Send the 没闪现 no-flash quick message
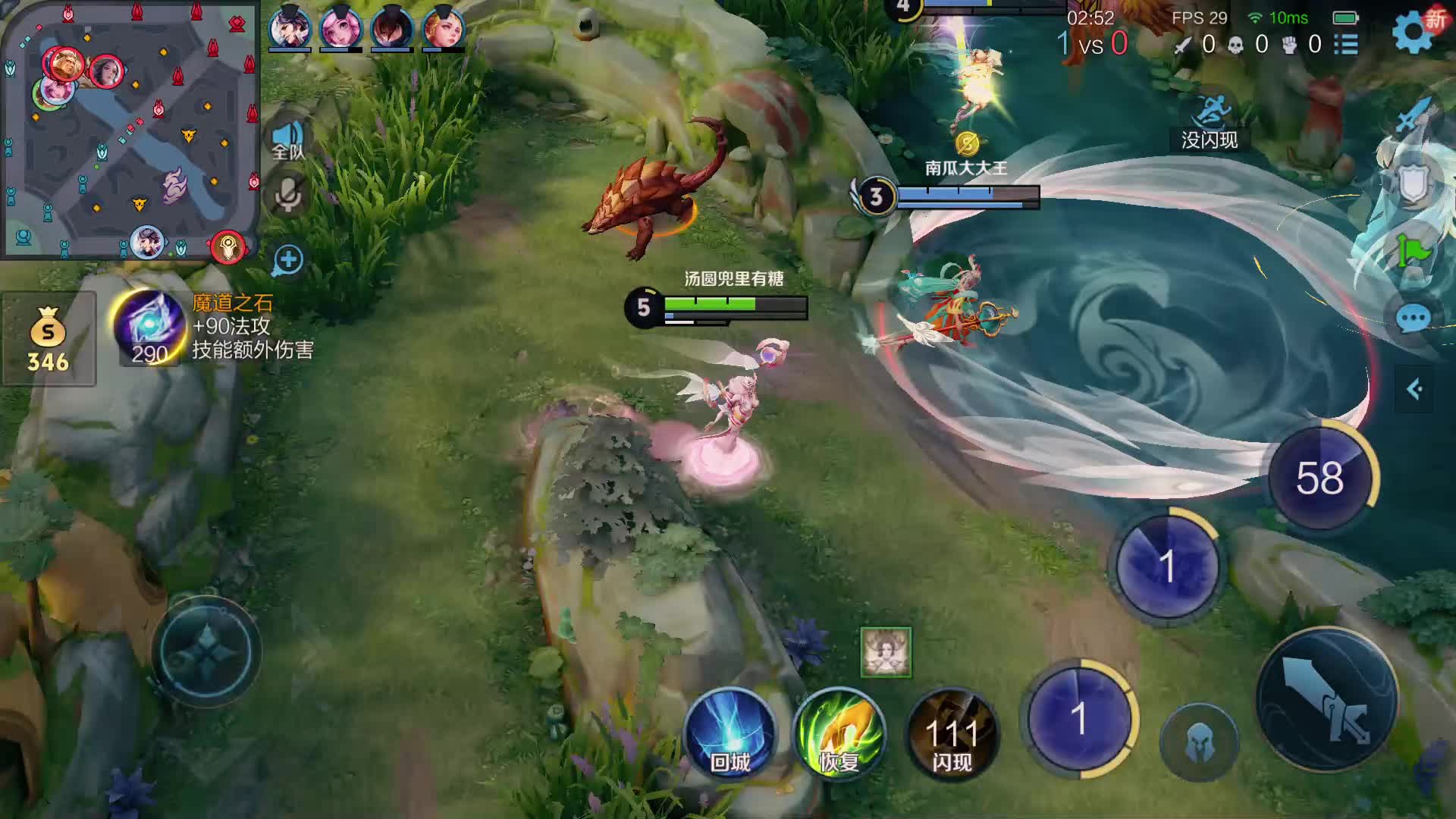The image size is (1456, 819). 1210,125
